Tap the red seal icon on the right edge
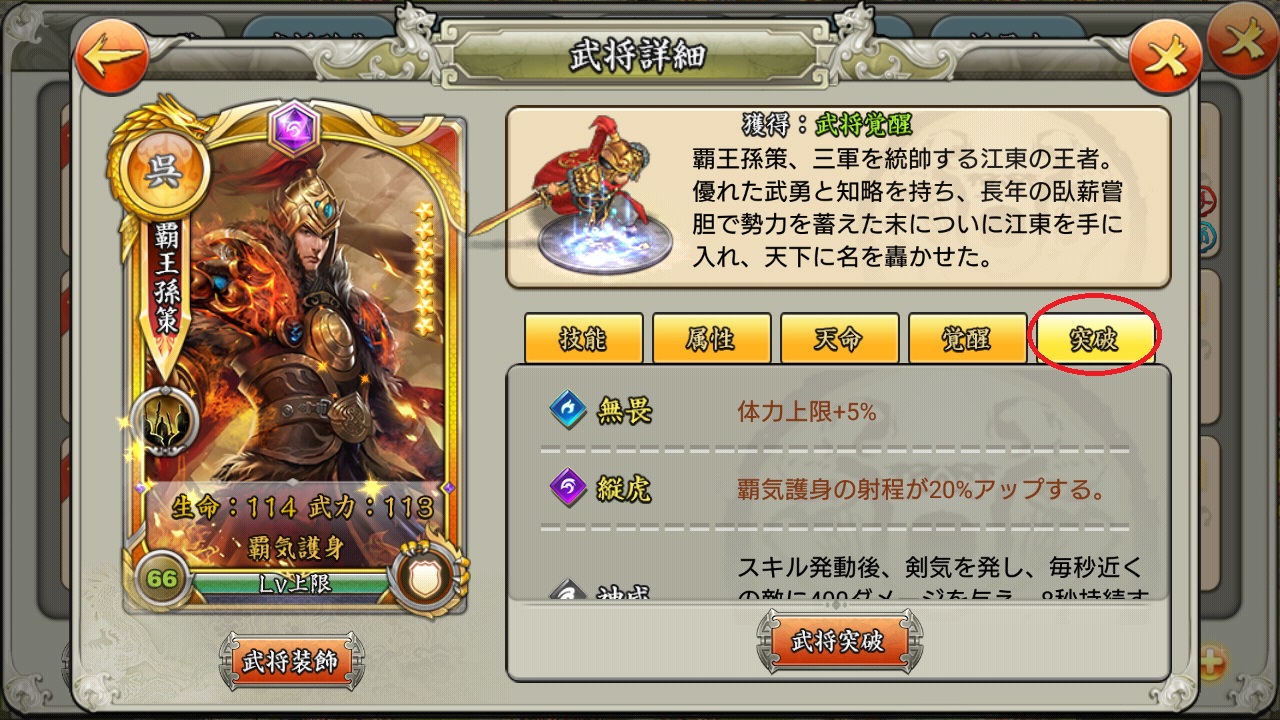The height and width of the screenshot is (720, 1280). pyautogui.click(x=1208, y=200)
